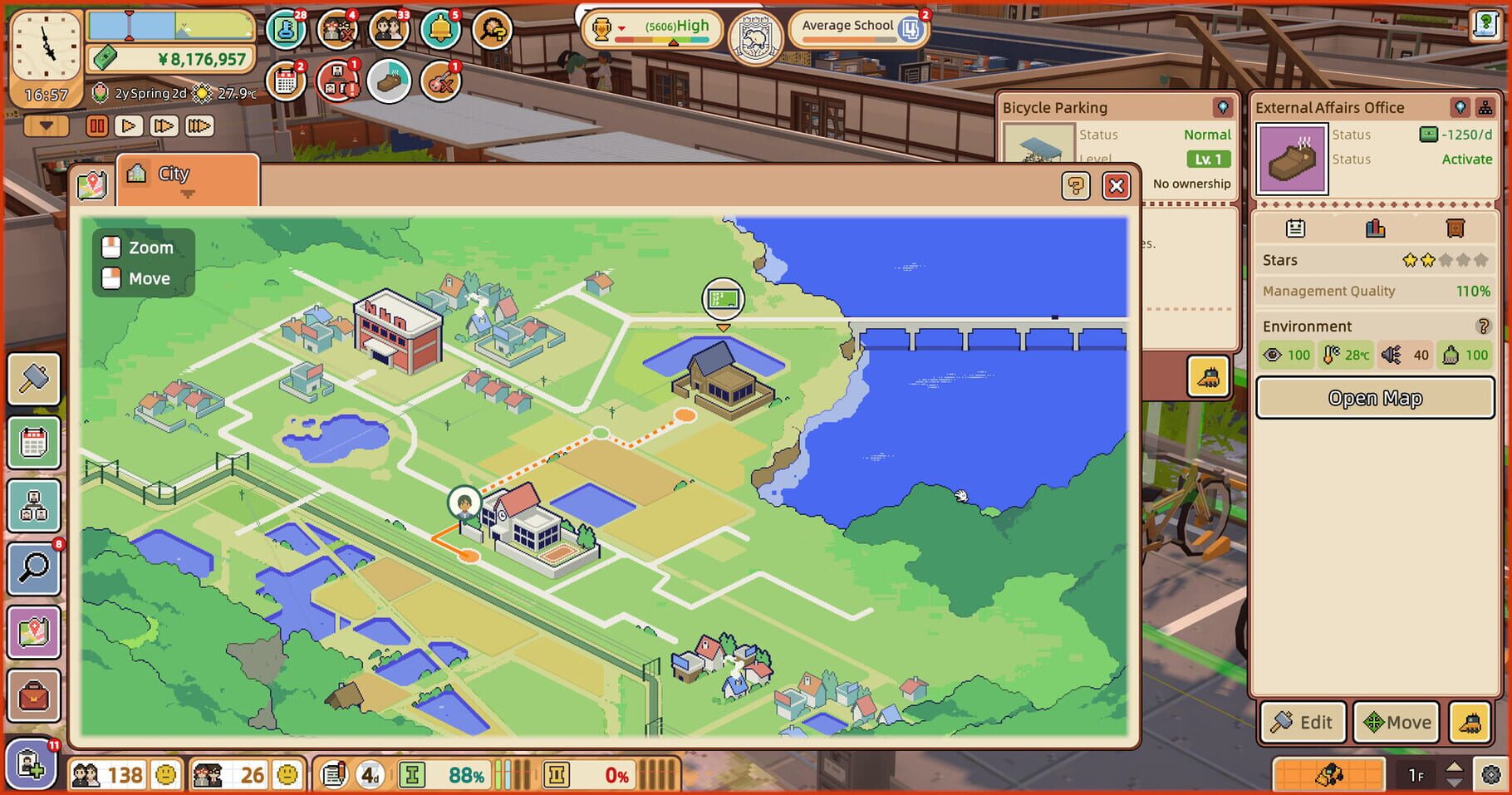Open the time speed dropdown arrow below the clock

[x=45, y=125]
